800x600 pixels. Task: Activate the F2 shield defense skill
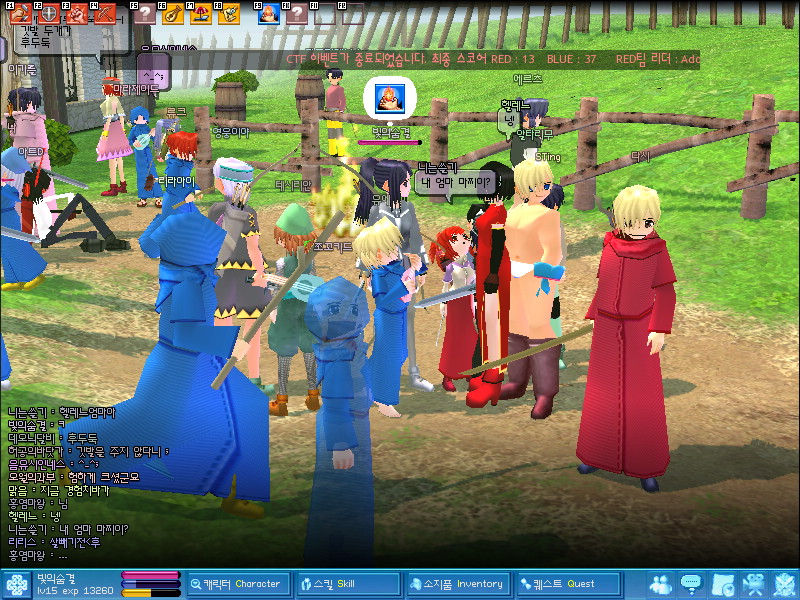(47, 14)
